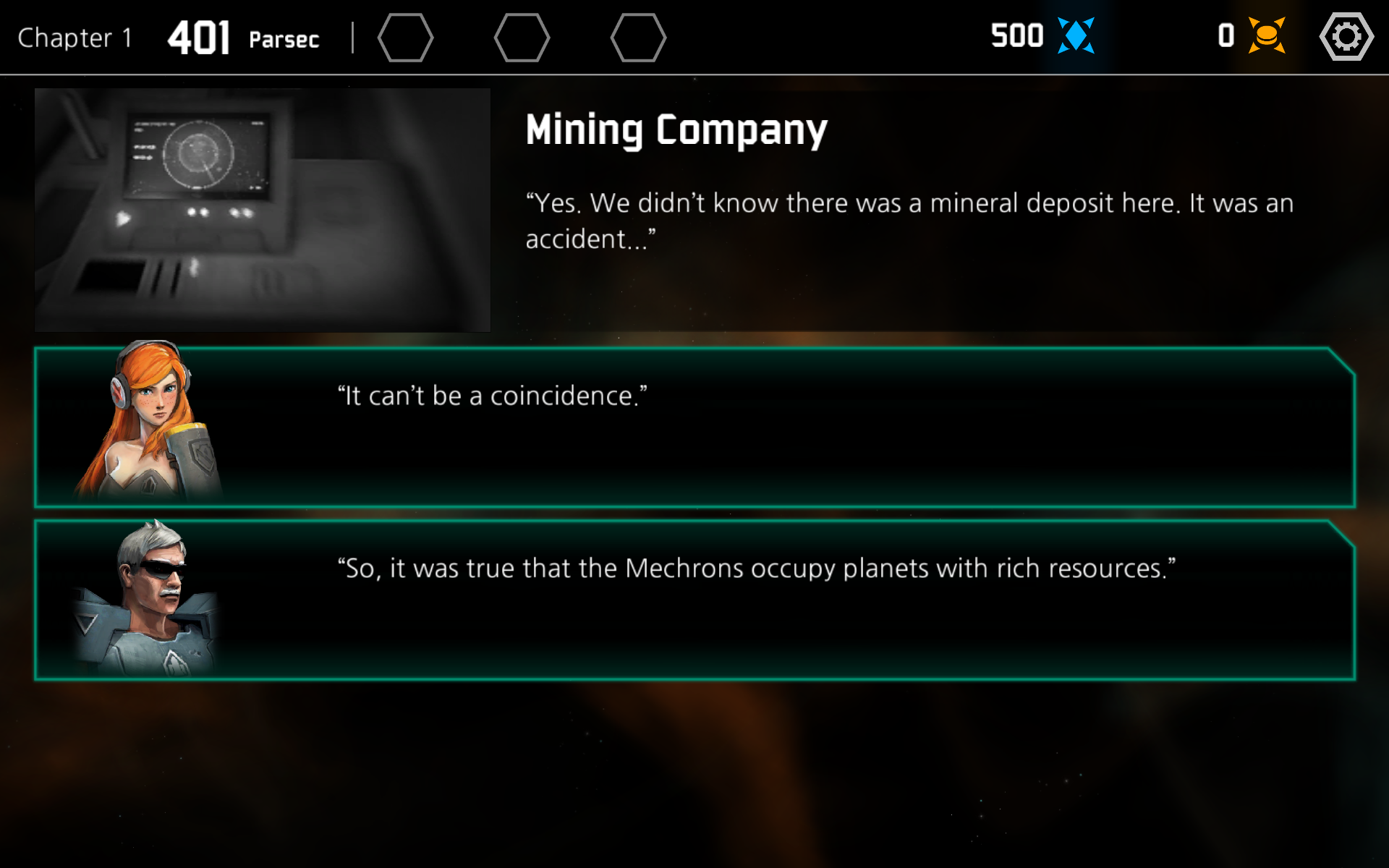This screenshot has height=868, width=1389.
Task: Select the first hexagon slot indicator
Action: (x=406, y=37)
